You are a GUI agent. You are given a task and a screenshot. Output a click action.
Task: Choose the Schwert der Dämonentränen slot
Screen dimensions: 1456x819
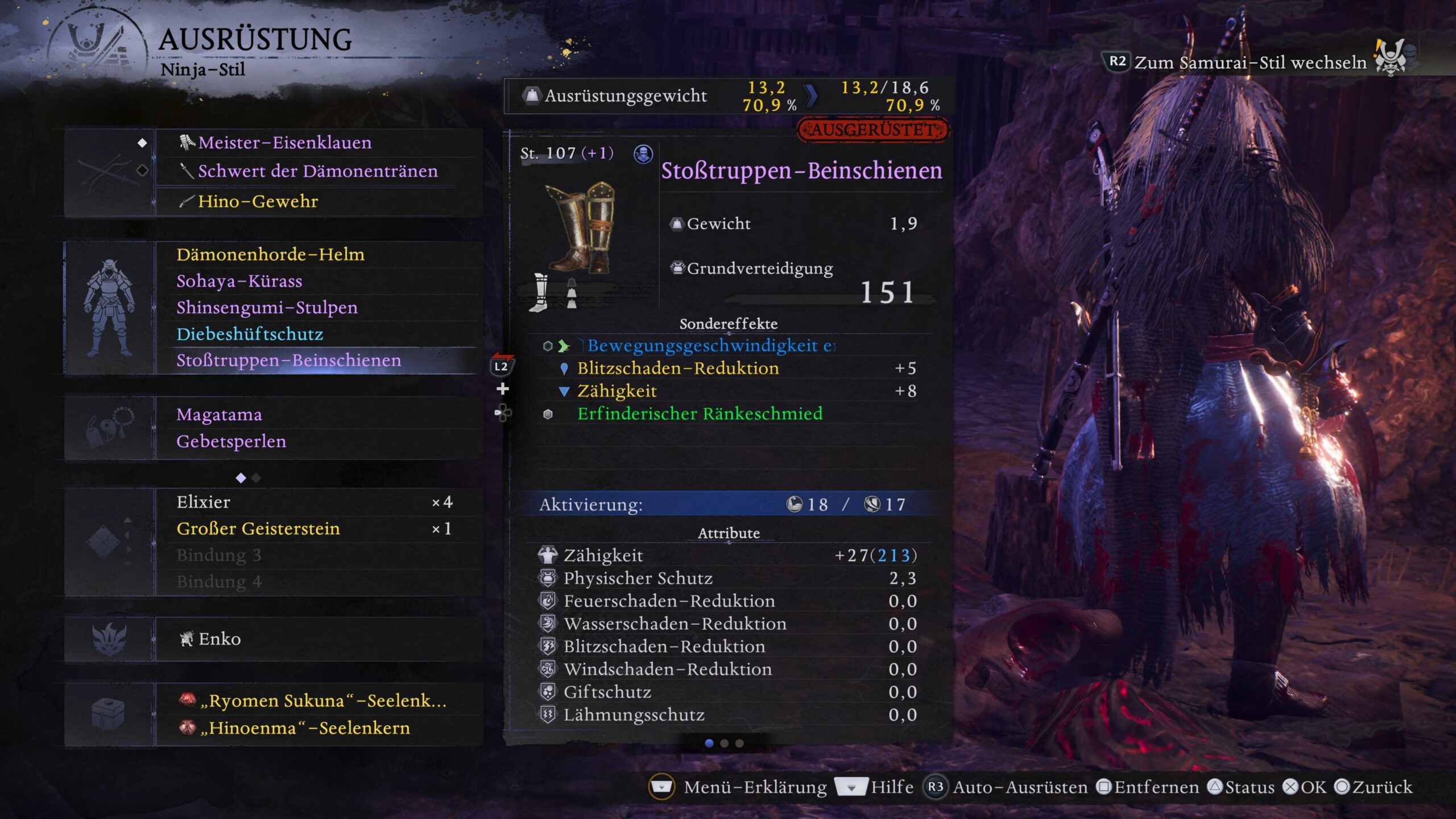(x=317, y=171)
